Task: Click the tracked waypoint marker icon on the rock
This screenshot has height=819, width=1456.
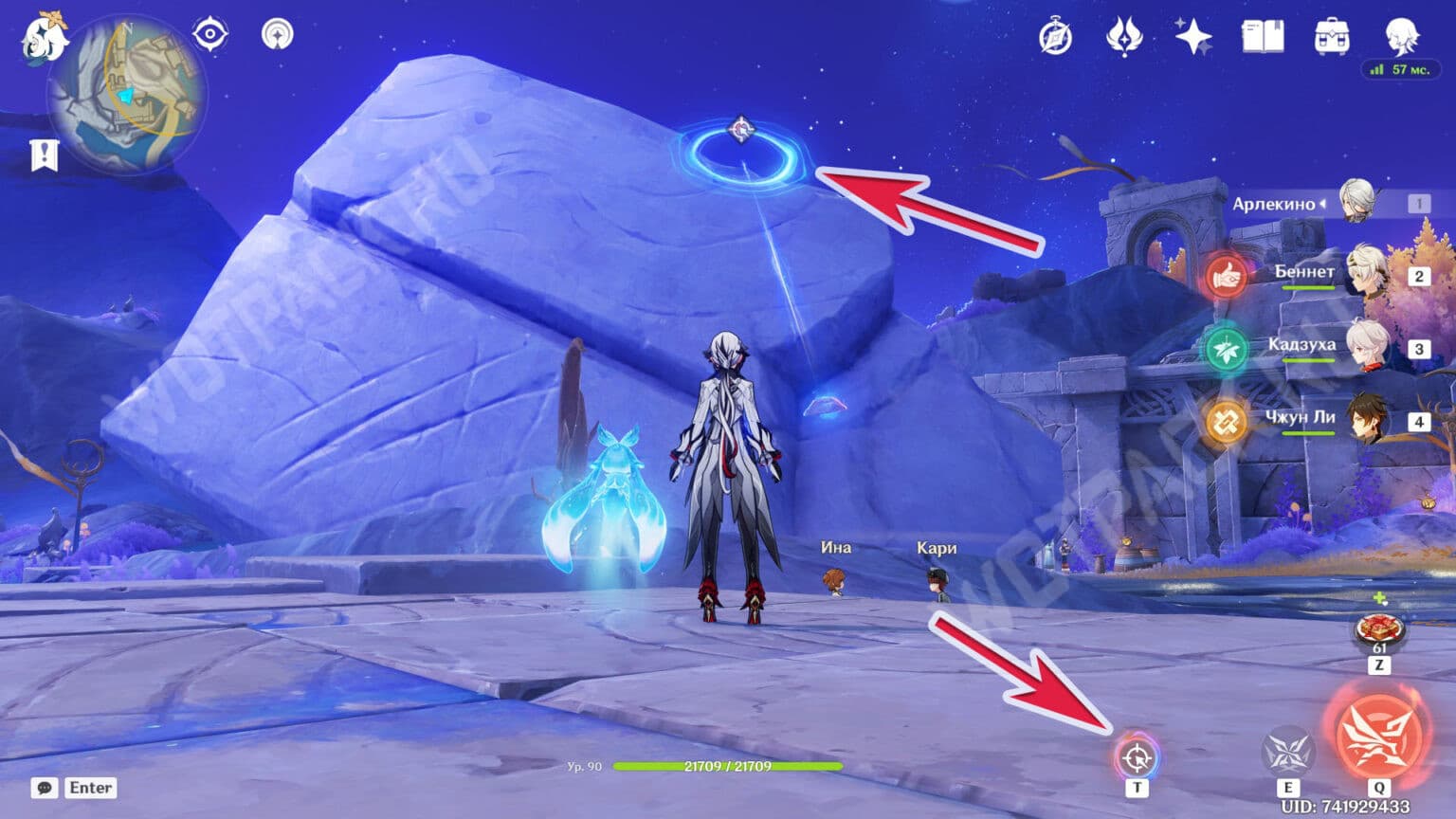Action: [741, 128]
